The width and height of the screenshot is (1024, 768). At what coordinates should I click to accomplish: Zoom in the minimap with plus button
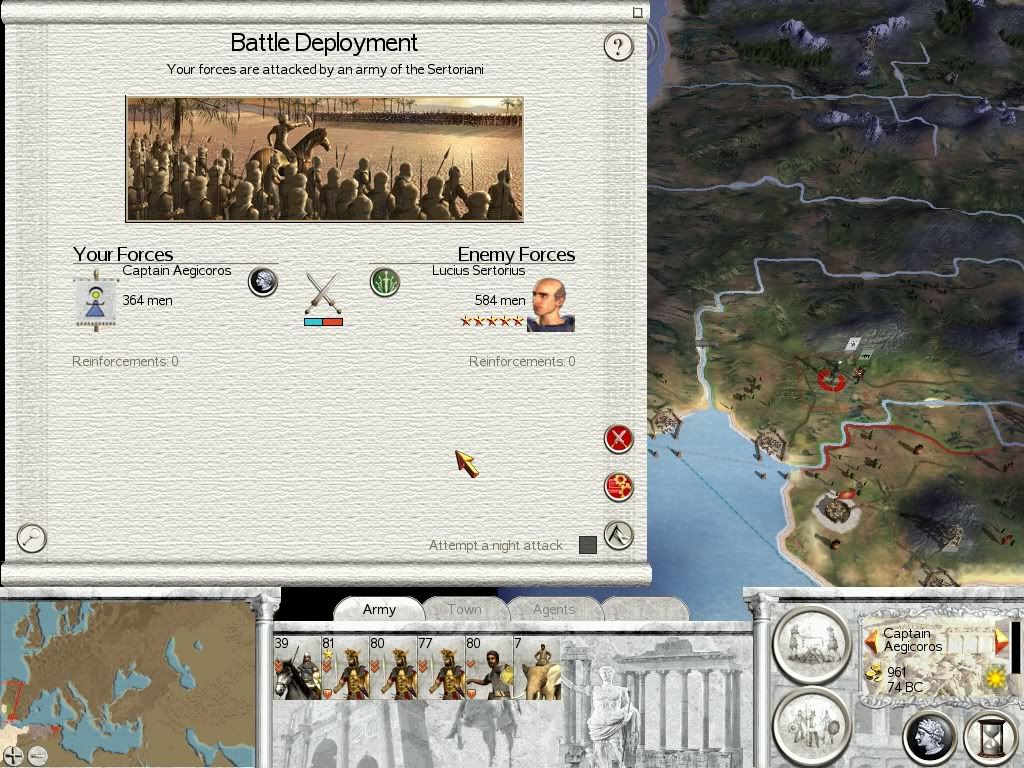pos(13,756)
